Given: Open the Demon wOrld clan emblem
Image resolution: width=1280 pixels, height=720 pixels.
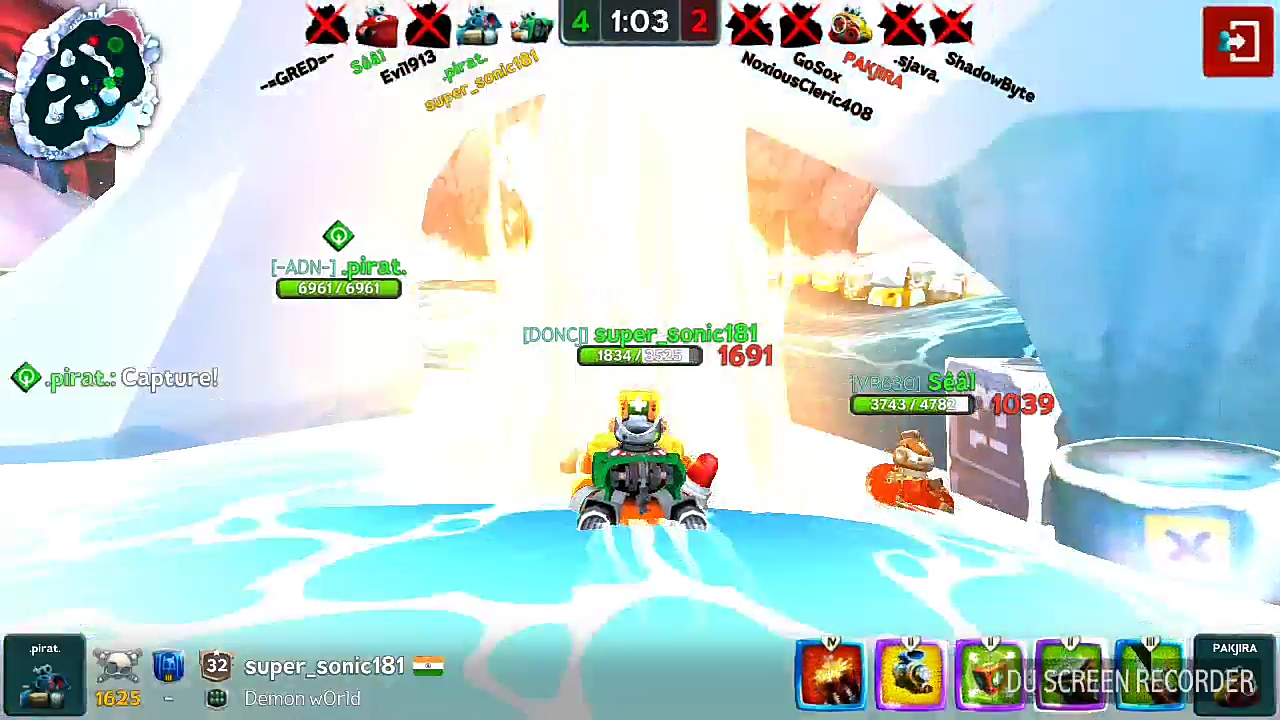Looking at the screenshot, I should (x=217, y=699).
